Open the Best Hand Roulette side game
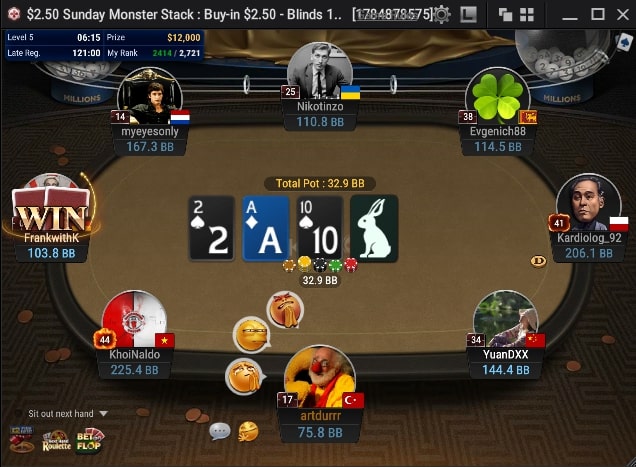Viewport: 636px width, 467px height. pos(56,439)
